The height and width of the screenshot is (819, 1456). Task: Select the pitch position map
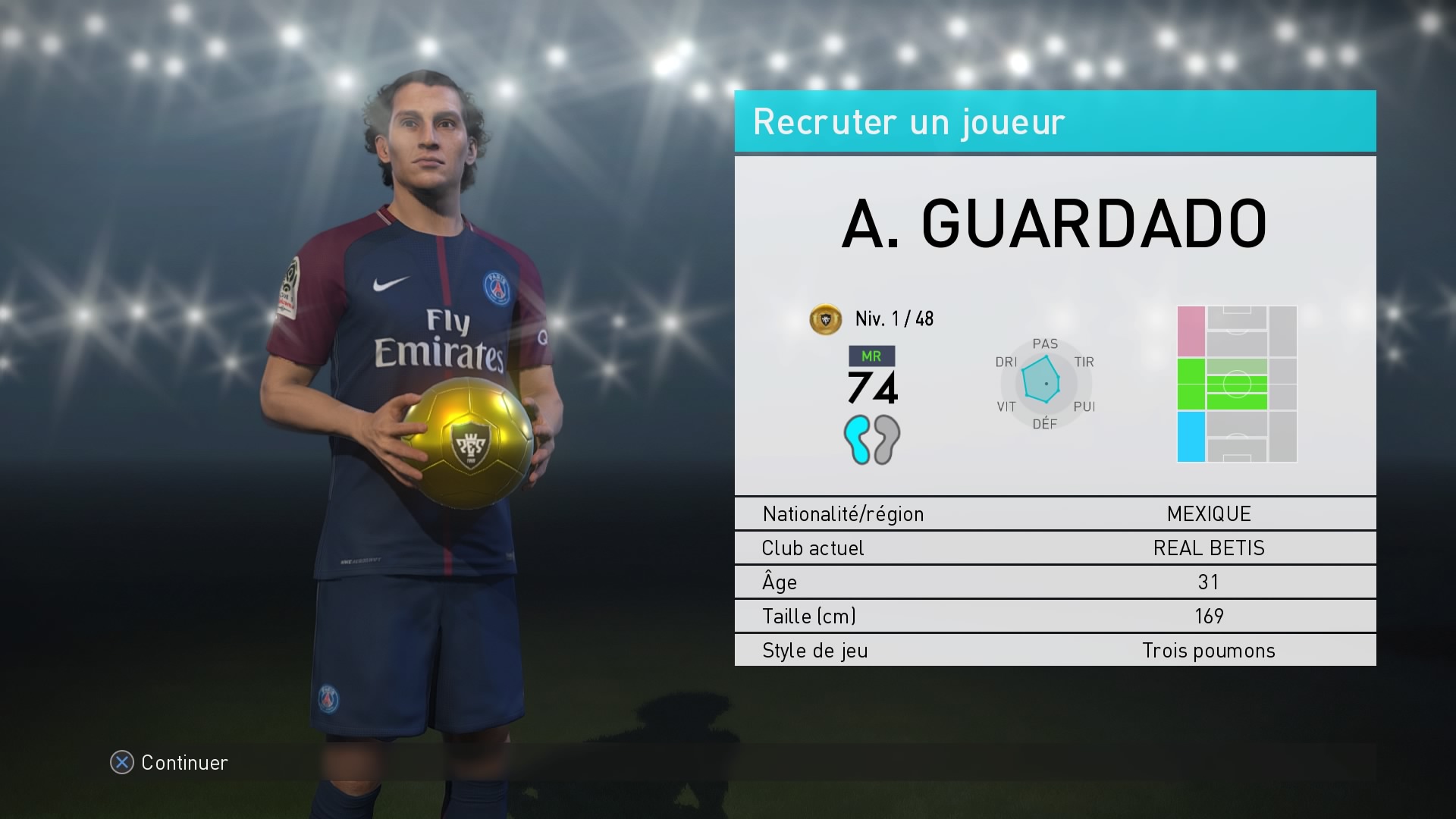click(x=1236, y=384)
